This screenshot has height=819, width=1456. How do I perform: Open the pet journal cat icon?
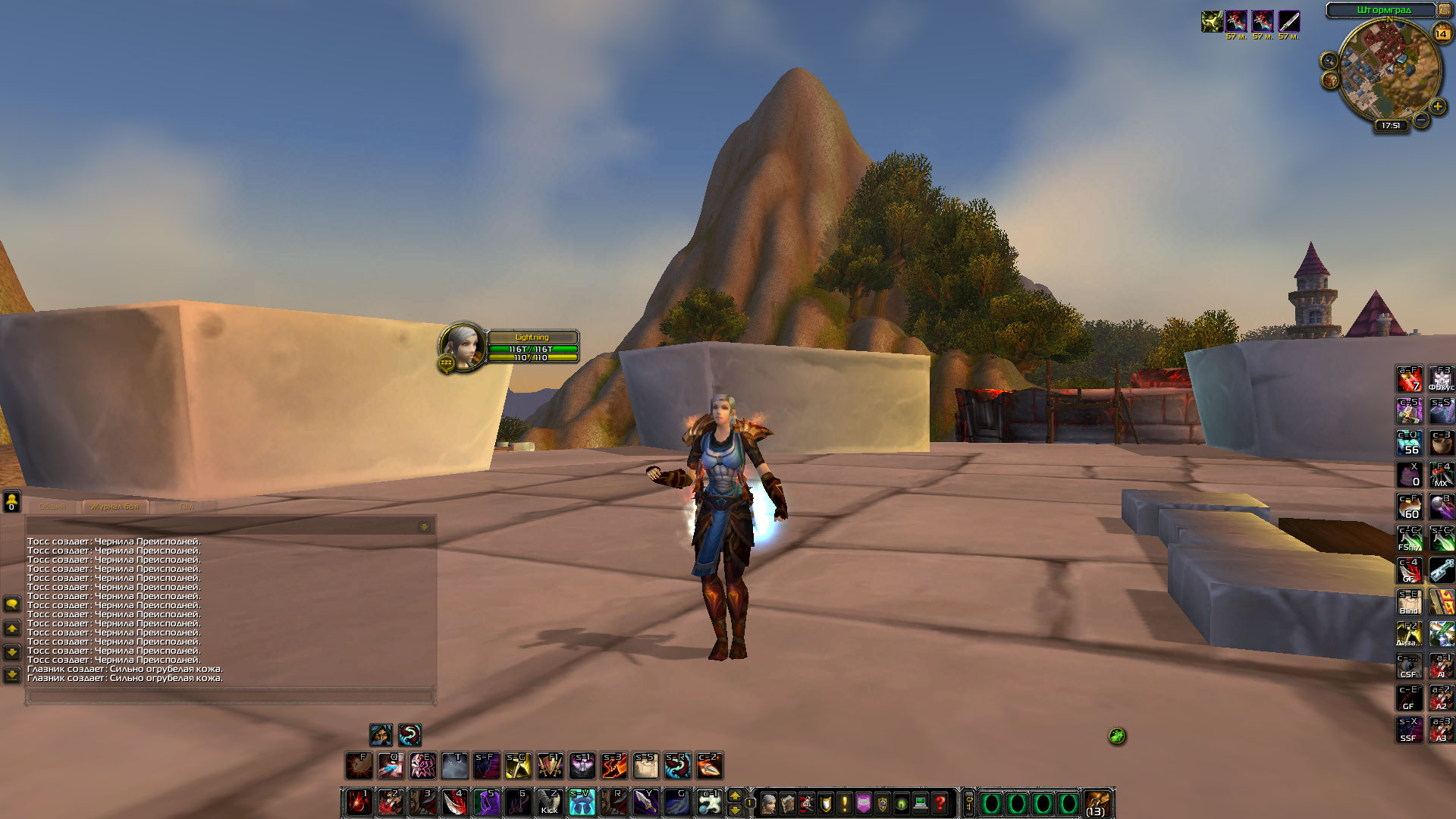[x=863, y=804]
